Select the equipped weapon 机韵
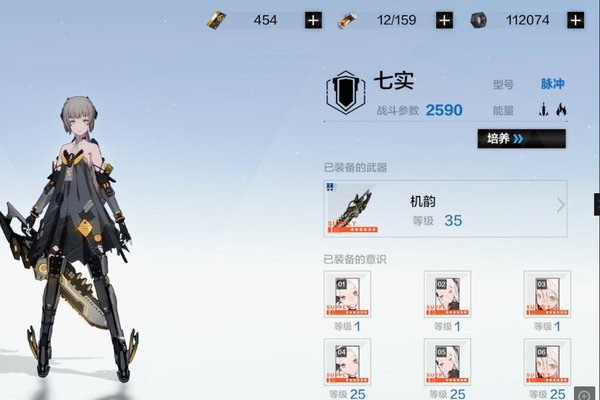Image resolution: width=600 pixels, height=400 pixels. pyautogui.click(x=445, y=209)
